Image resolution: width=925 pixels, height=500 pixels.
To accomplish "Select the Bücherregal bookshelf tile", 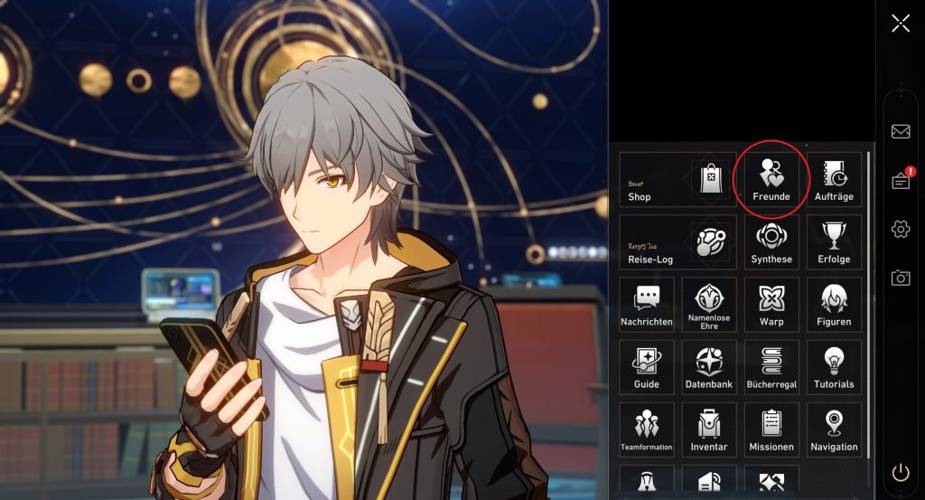I will tap(771, 367).
